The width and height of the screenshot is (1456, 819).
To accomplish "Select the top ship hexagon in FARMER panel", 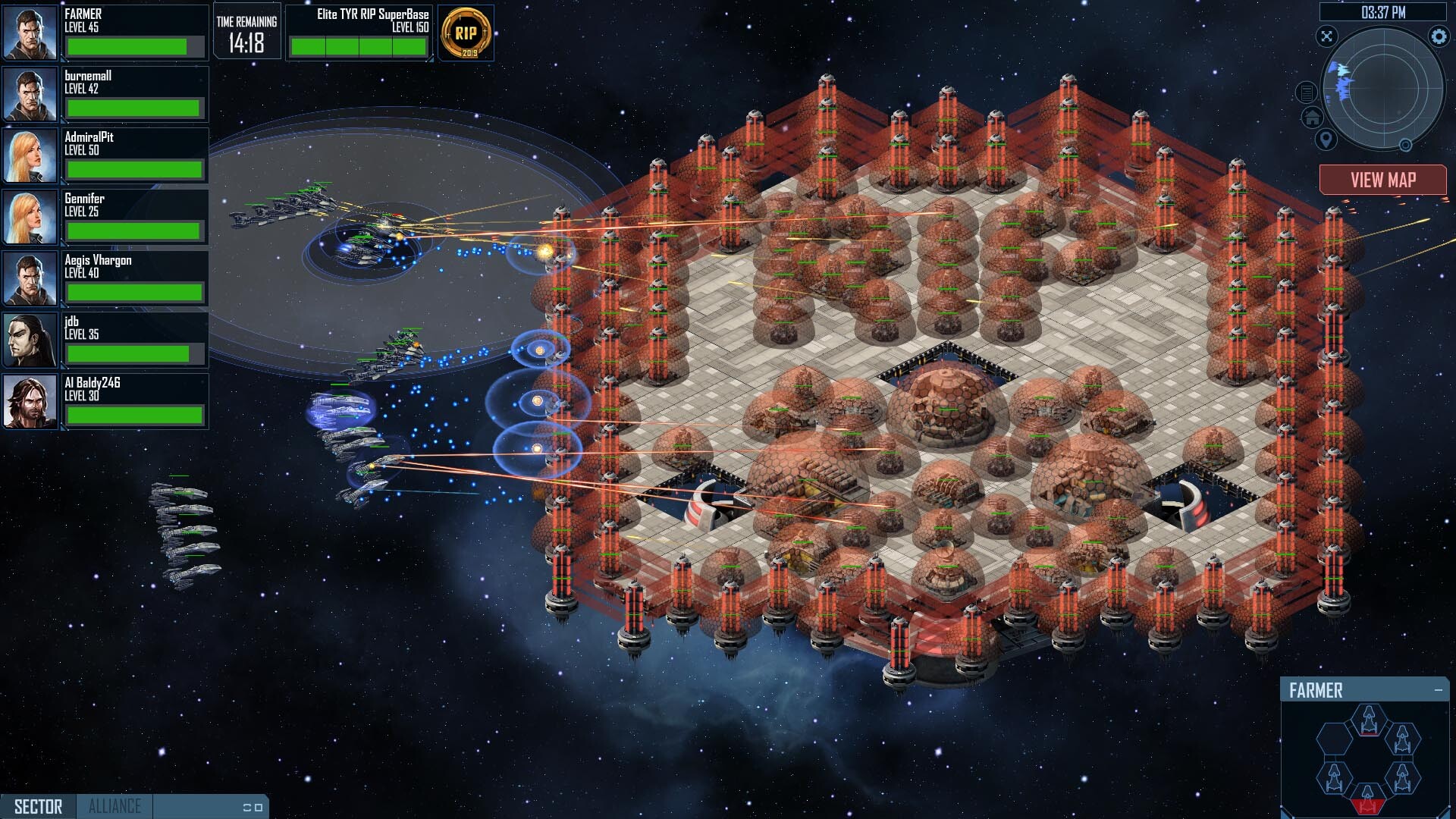I will 1368,719.
